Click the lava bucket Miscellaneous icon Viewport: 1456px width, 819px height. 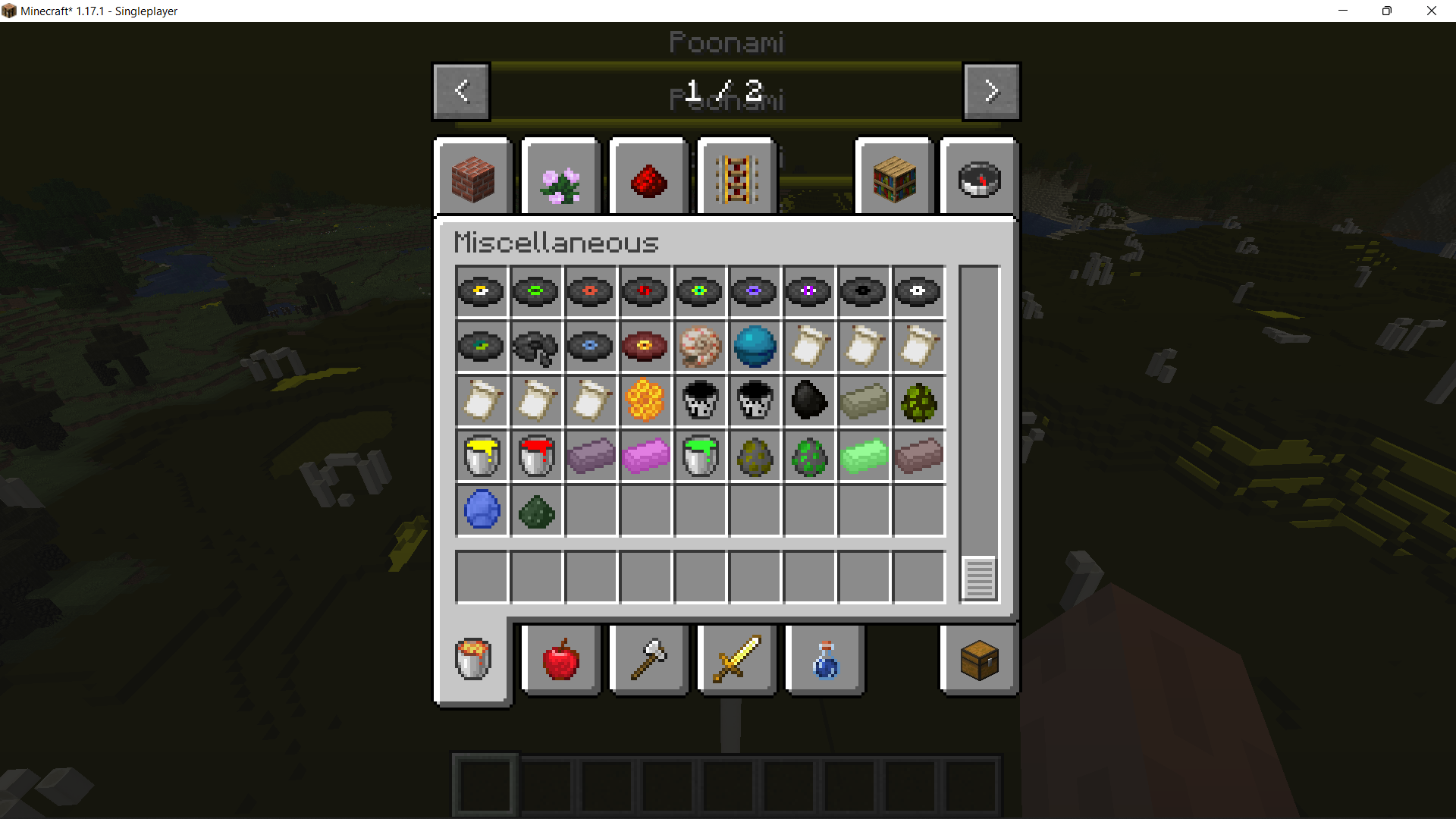(472, 659)
